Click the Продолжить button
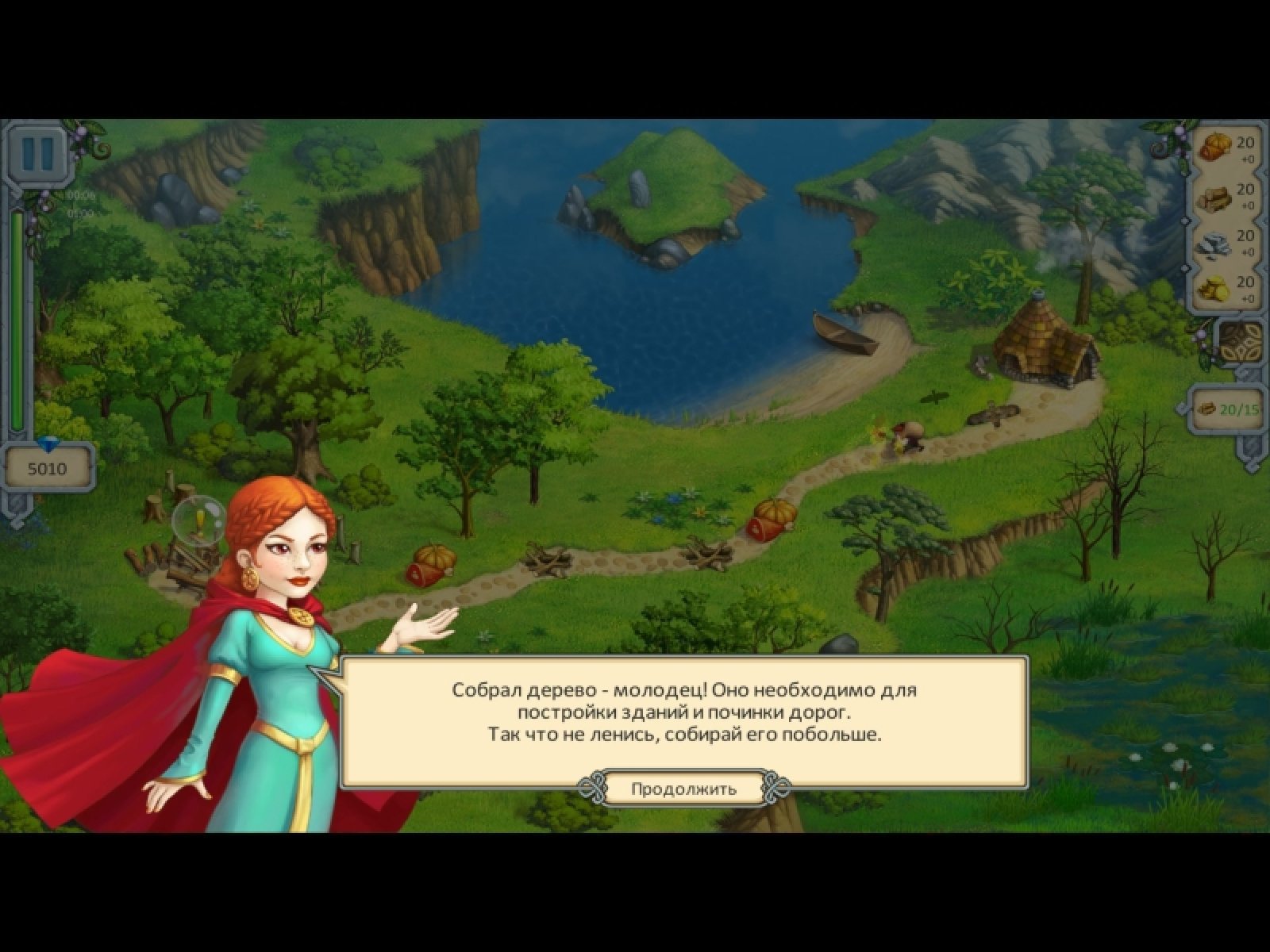 [x=683, y=789]
